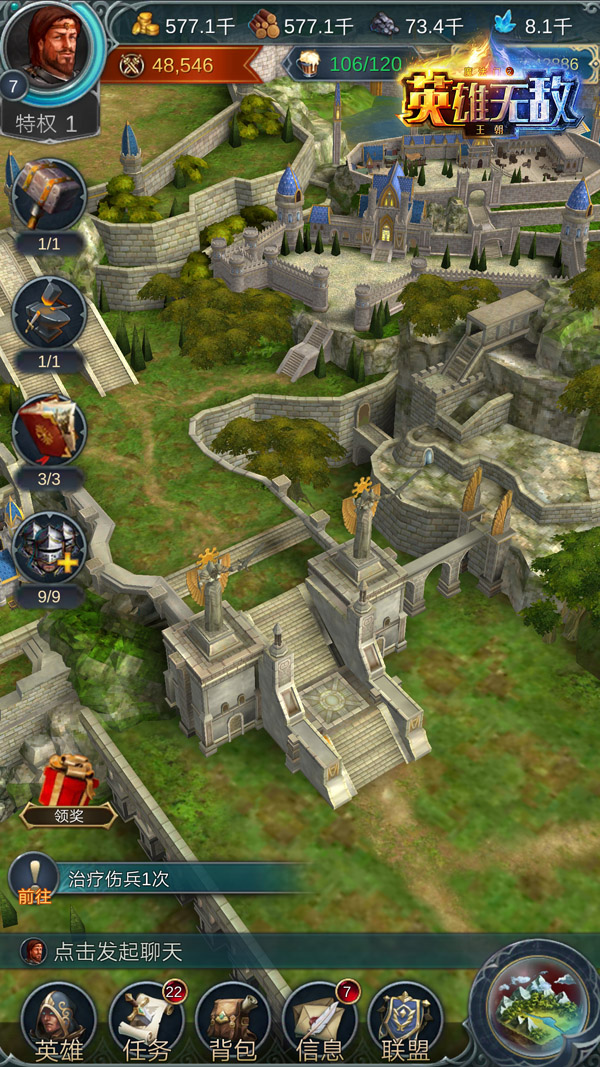Open the red book research icon

[x=49, y=430]
